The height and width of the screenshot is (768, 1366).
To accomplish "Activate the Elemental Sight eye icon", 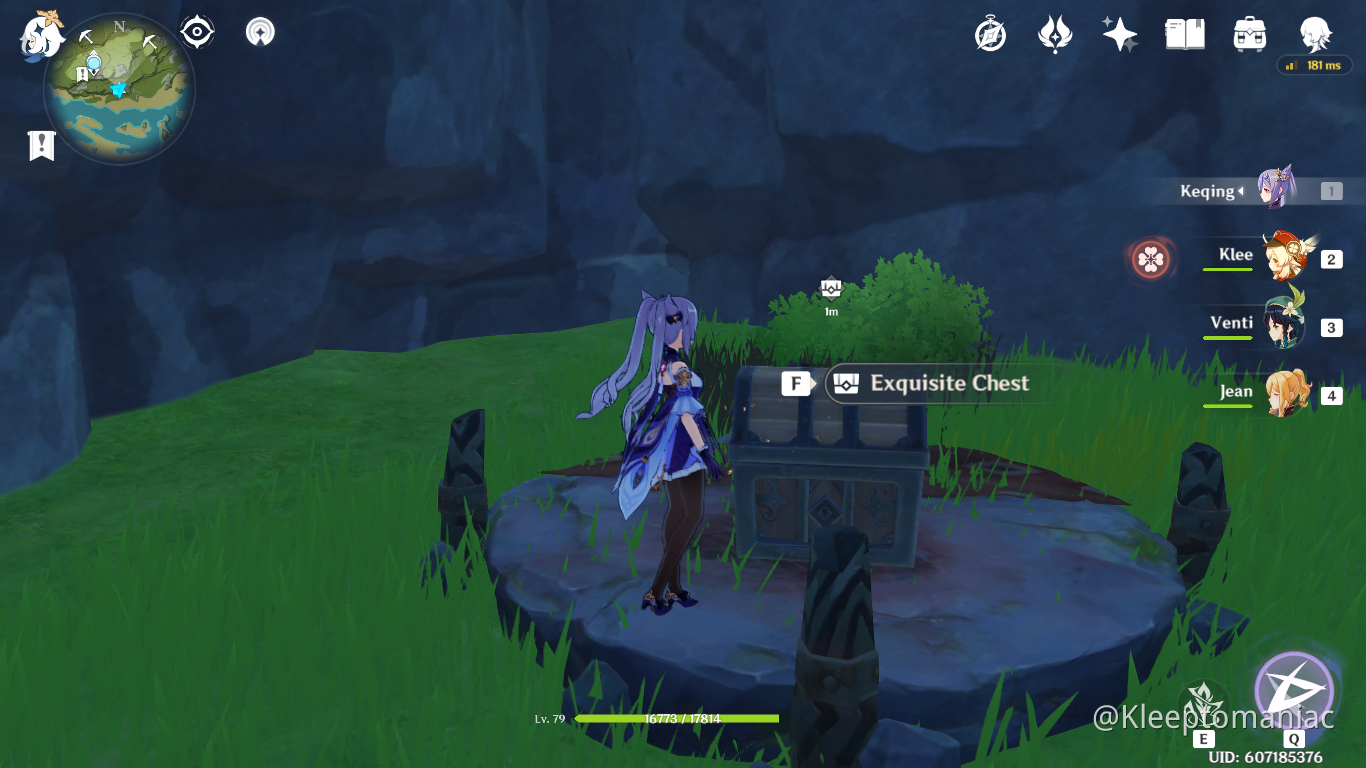I will [x=196, y=30].
